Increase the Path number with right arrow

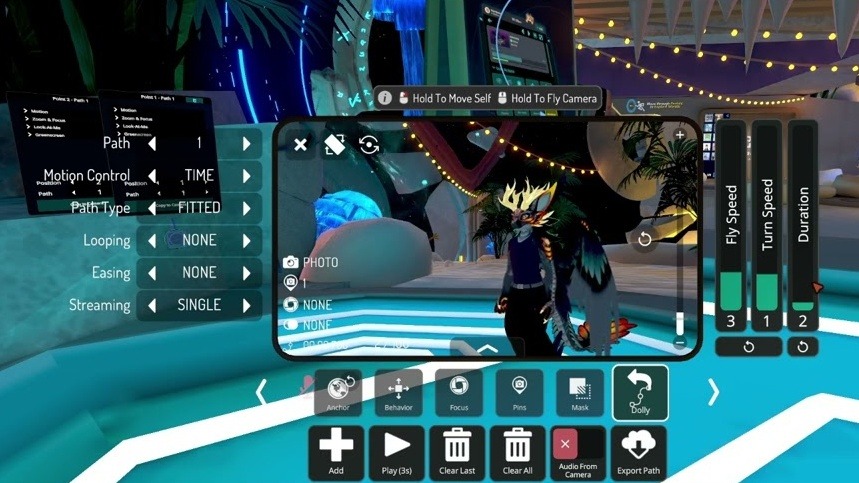[x=246, y=144]
